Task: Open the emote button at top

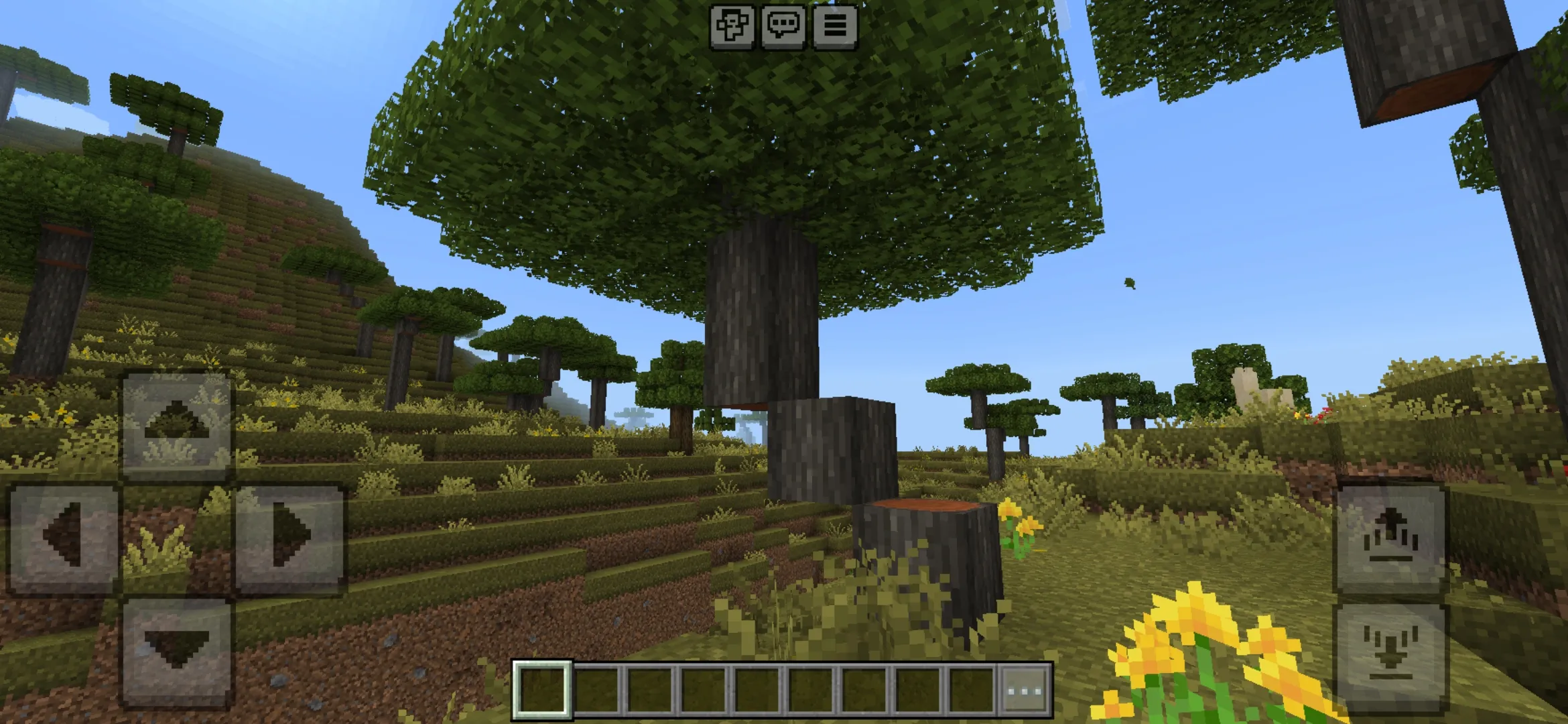Action: 732,26
